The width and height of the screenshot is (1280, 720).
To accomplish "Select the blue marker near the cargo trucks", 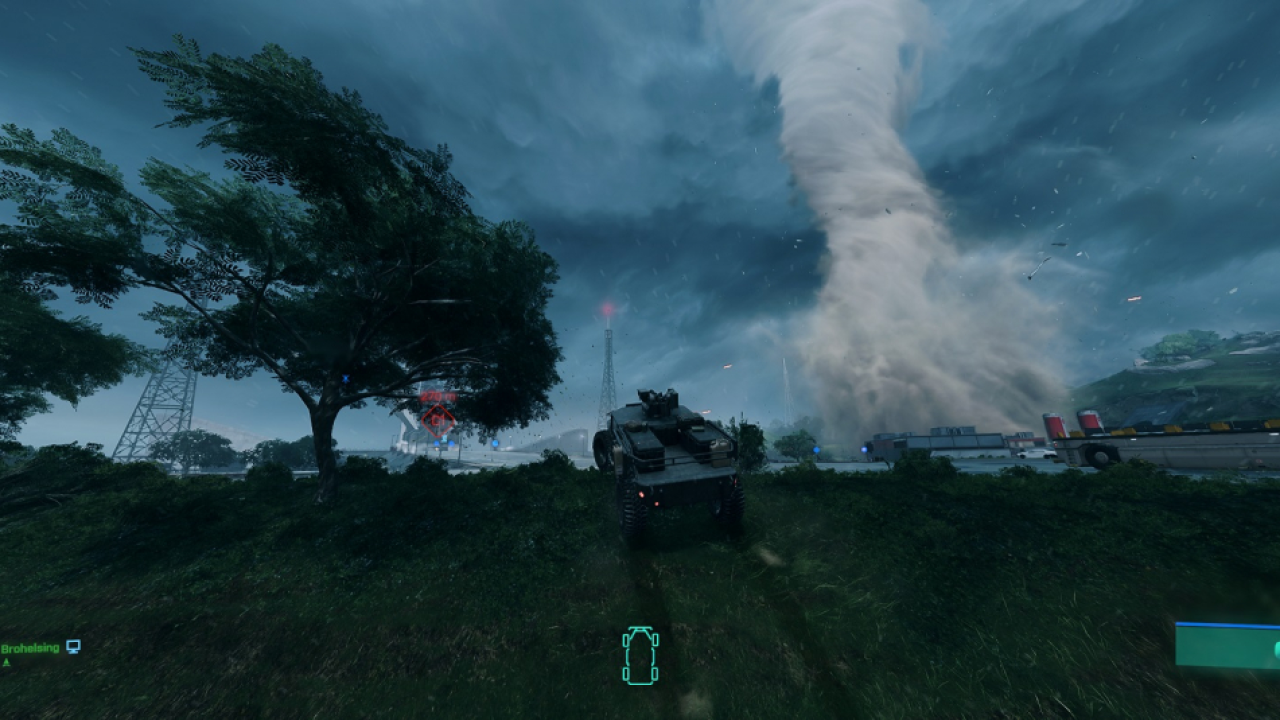I will click(864, 448).
